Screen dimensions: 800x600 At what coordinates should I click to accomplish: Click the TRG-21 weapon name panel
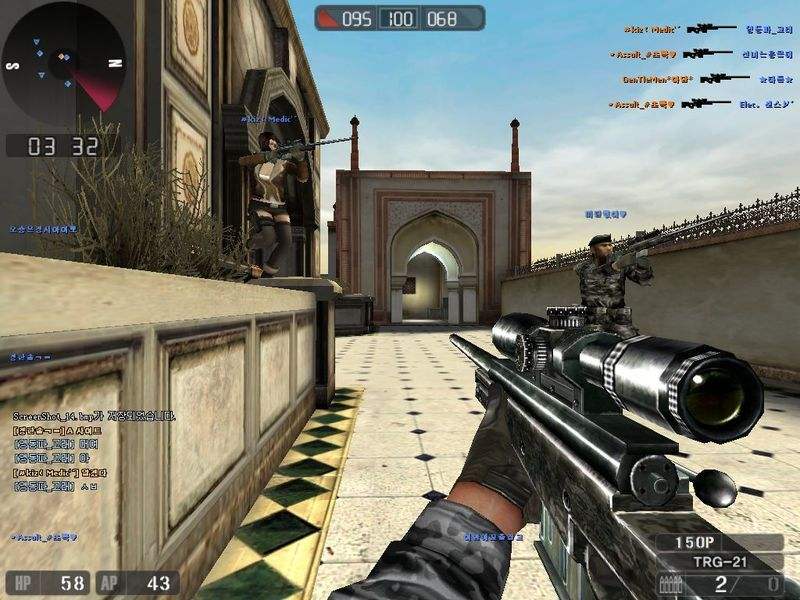pos(721,562)
